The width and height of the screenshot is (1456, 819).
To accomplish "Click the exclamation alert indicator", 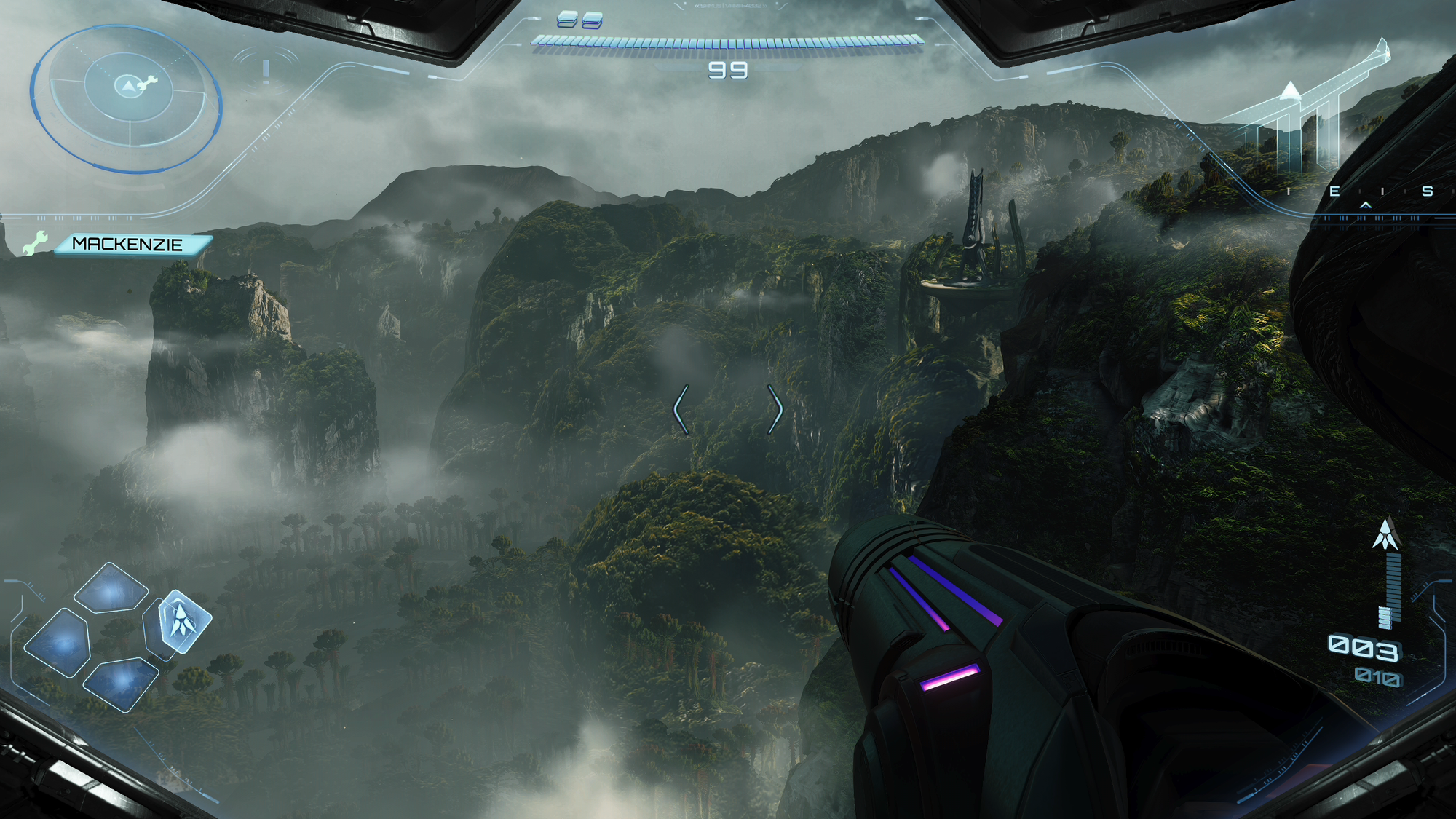I will [266, 70].
